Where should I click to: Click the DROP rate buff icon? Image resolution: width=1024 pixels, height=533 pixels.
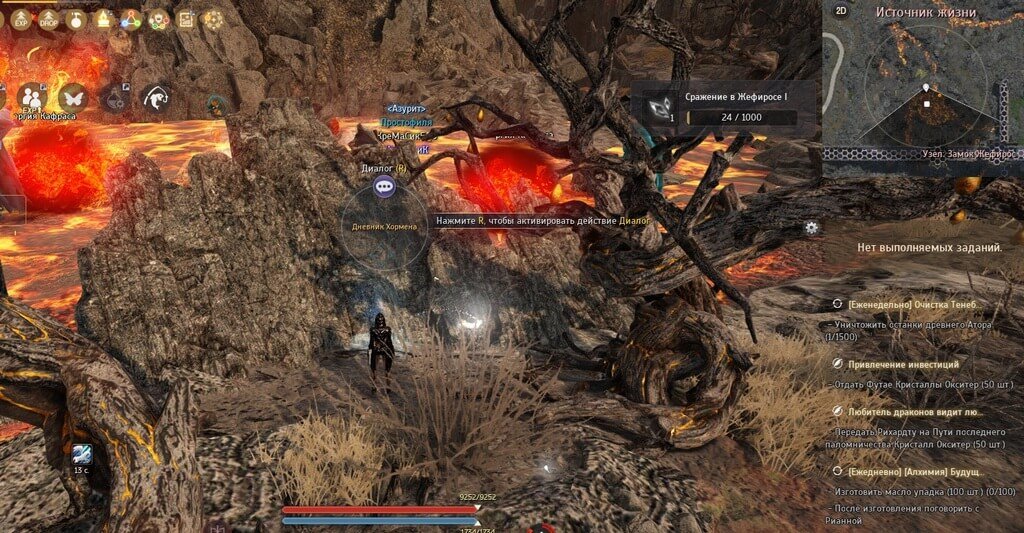[x=48, y=18]
